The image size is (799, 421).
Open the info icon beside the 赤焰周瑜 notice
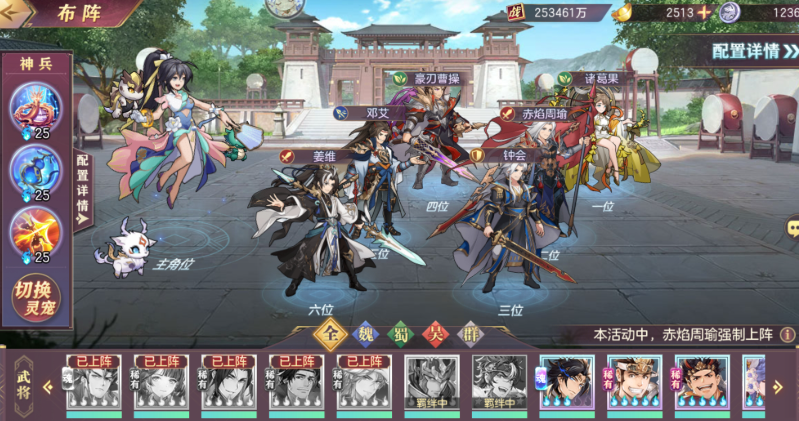click(789, 335)
